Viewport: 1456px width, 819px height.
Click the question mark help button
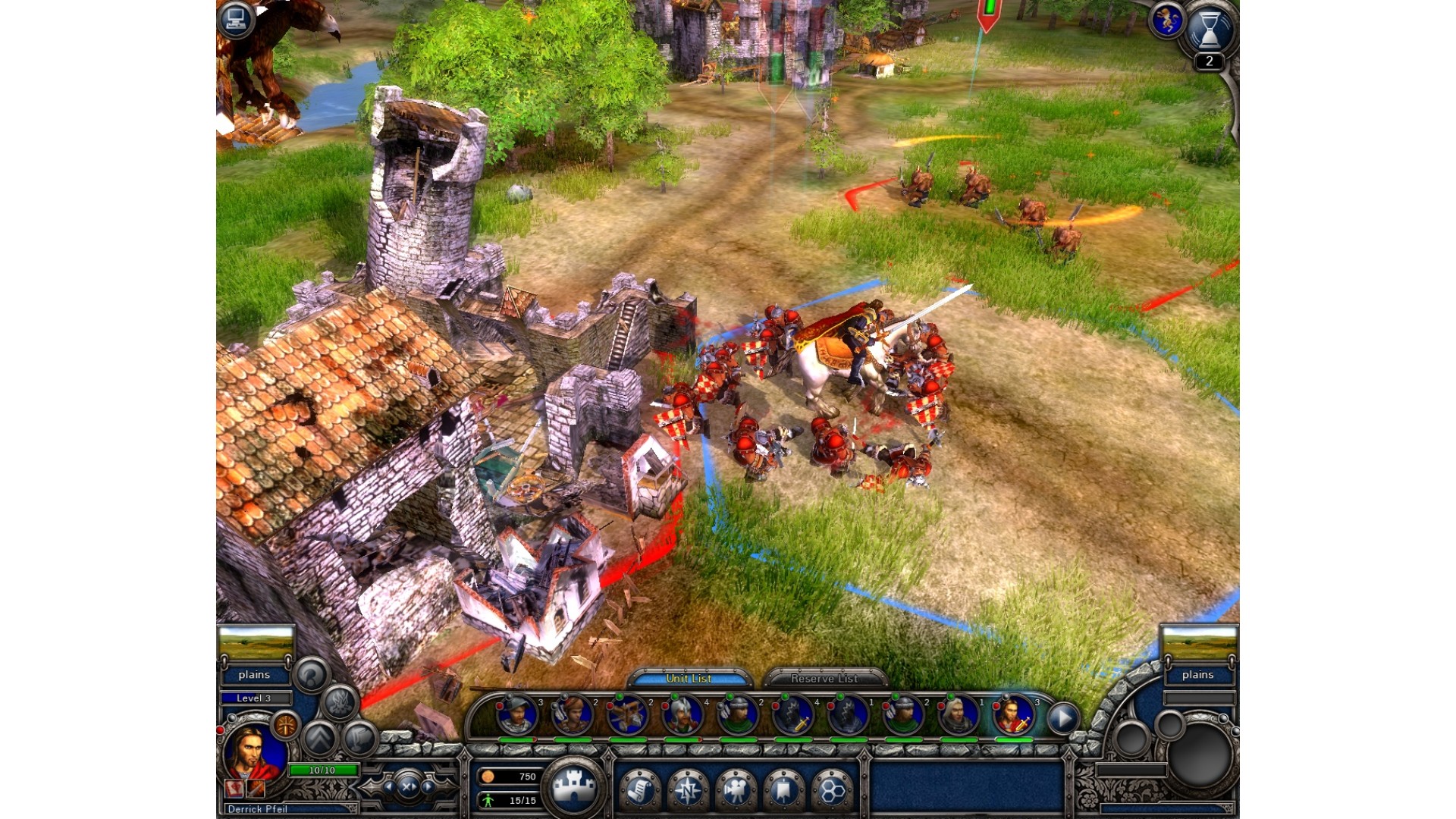(x=311, y=674)
